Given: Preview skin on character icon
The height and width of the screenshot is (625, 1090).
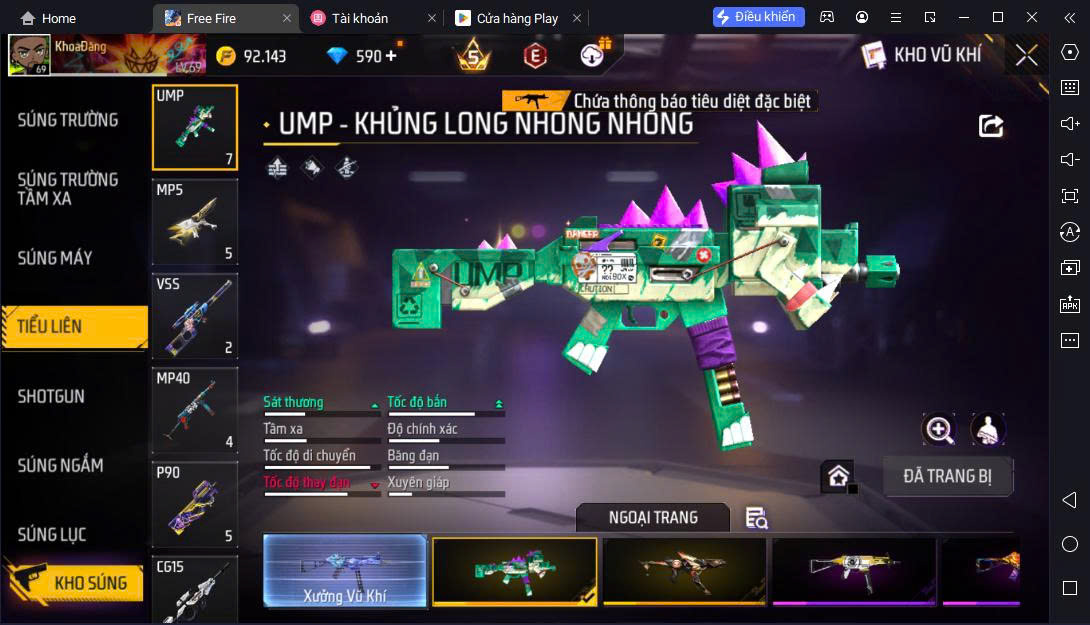Looking at the screenshot, I should pyautogui.click(x=988, y=429).
